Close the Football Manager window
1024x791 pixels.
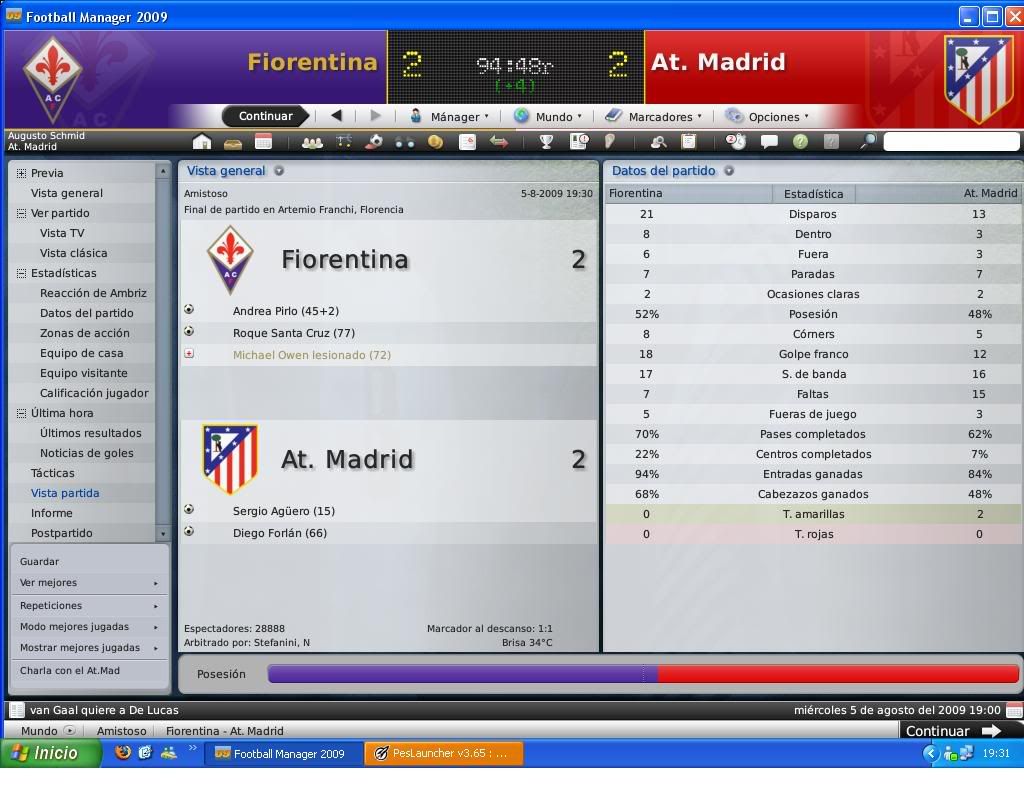pyautogui.click(x=1012, y=16)
